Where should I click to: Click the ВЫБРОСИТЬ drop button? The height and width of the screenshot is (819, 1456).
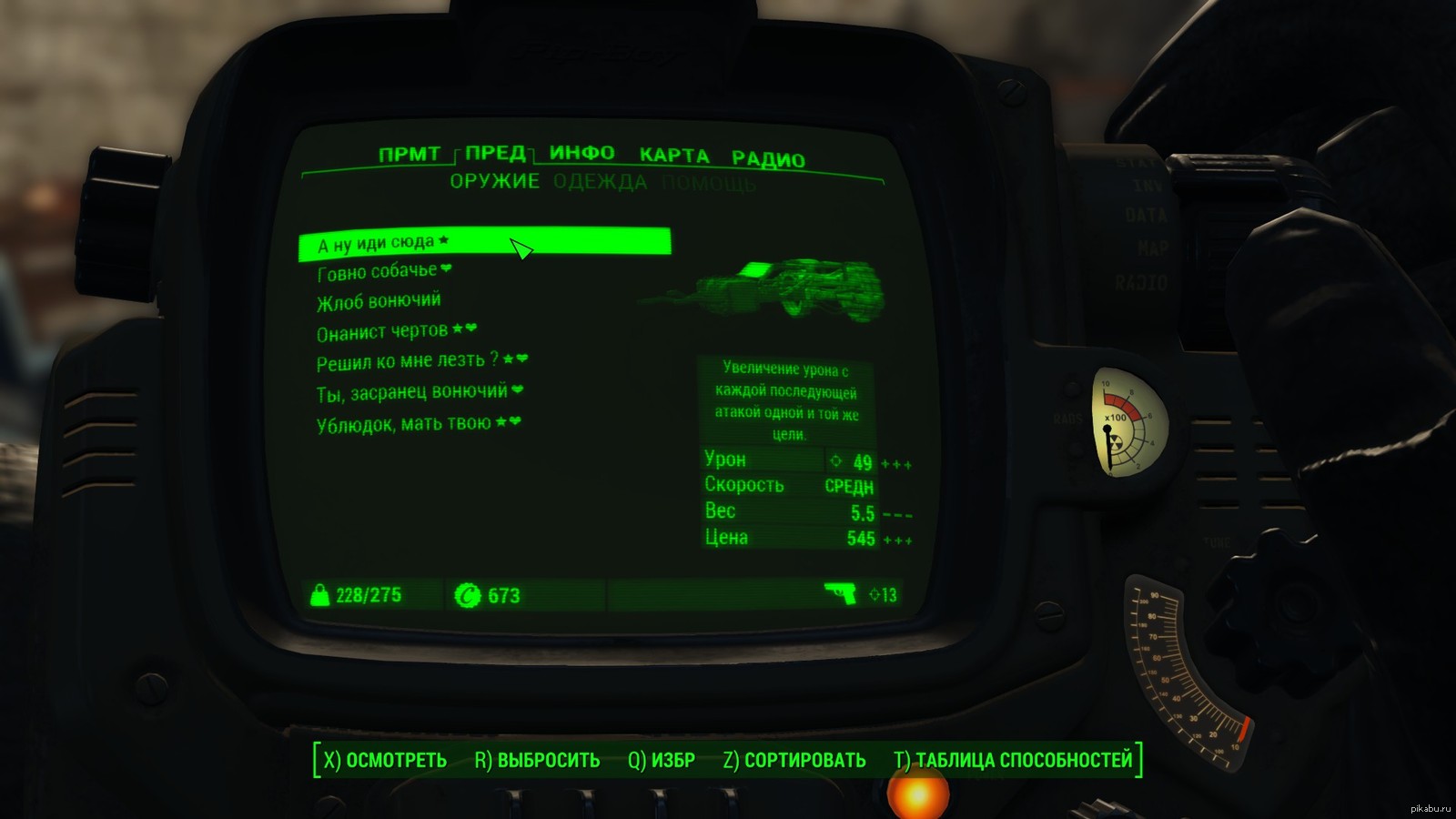click(x=537, y=760)
